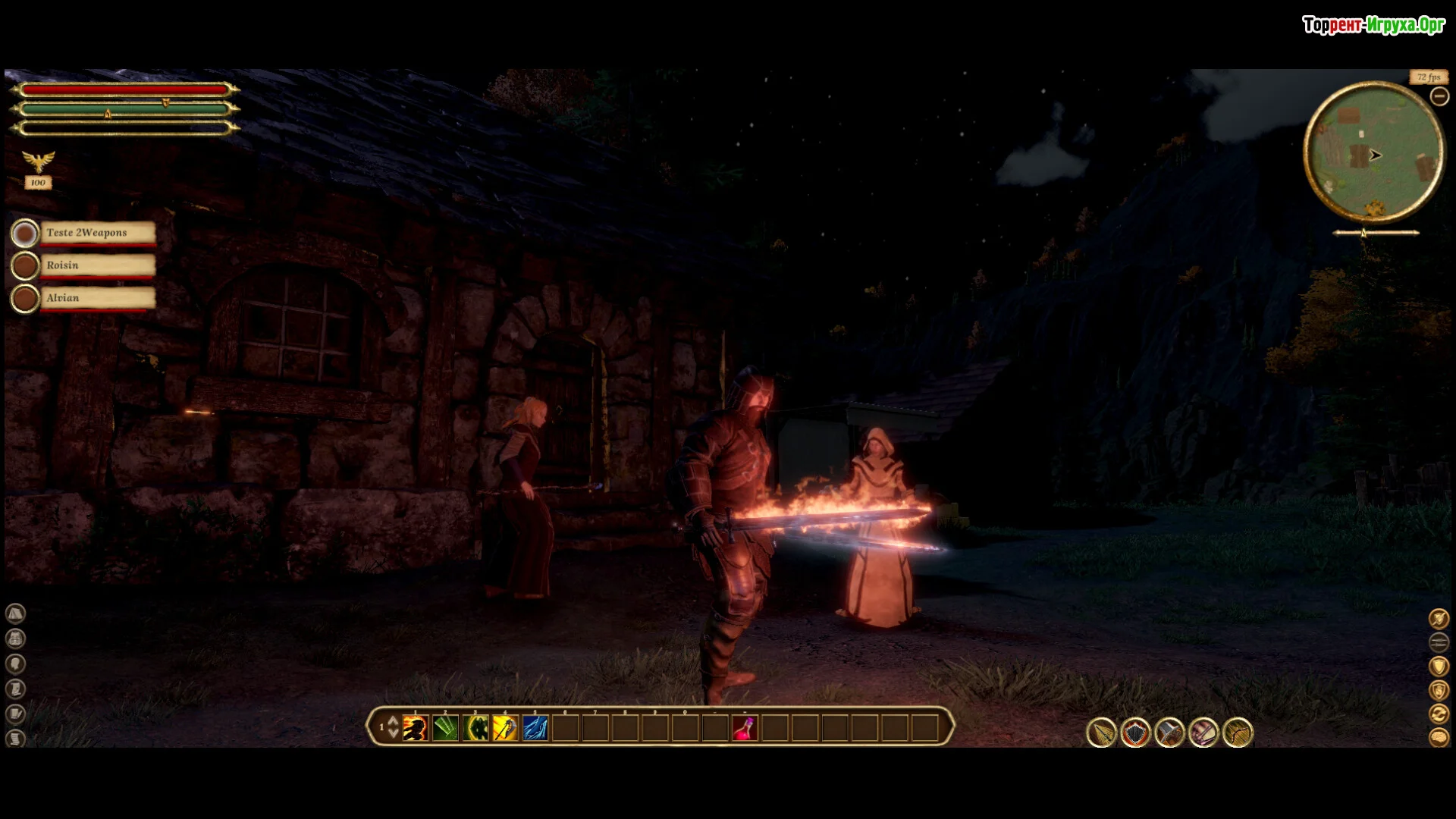Open the backpack inventory
This screenshot has height=819, width=1456.
pyautogui.click(x=15, y=639)
